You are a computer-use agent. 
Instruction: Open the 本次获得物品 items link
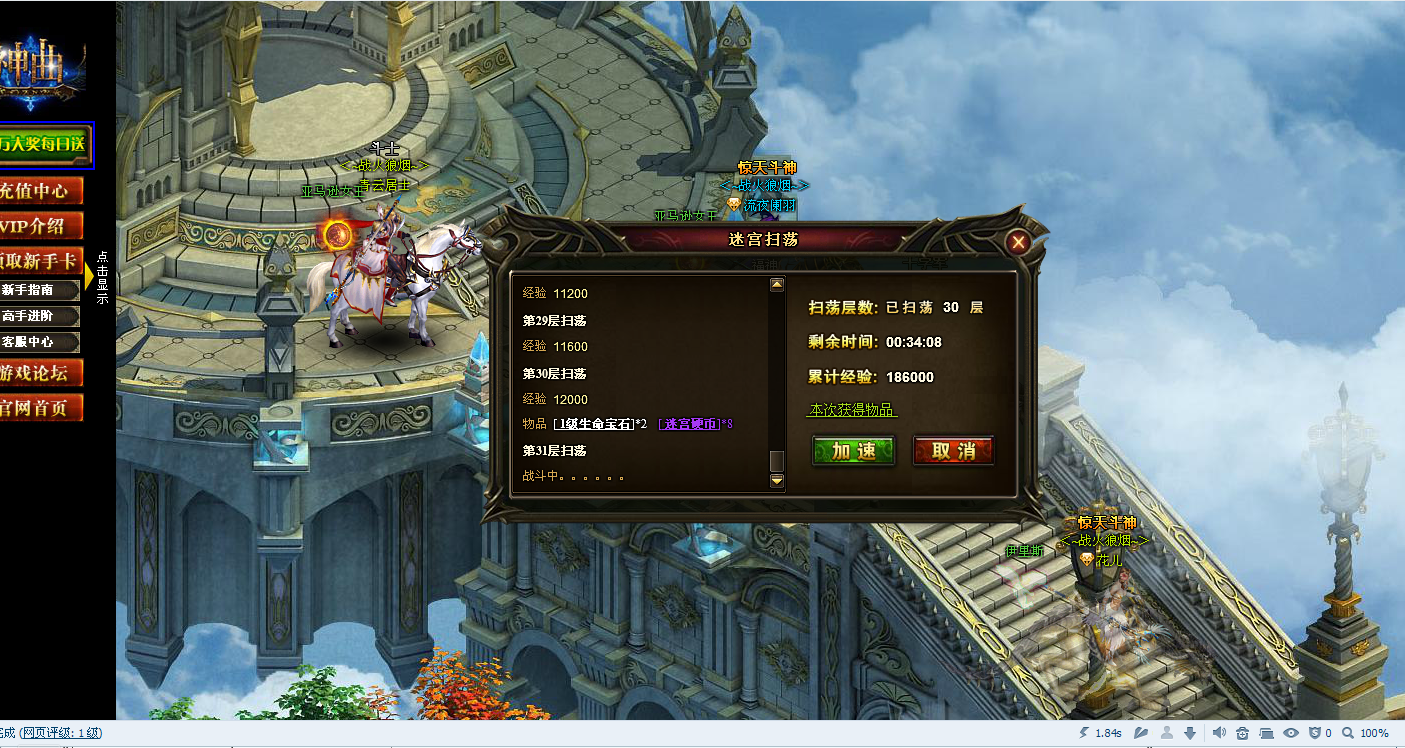[852, 410]
